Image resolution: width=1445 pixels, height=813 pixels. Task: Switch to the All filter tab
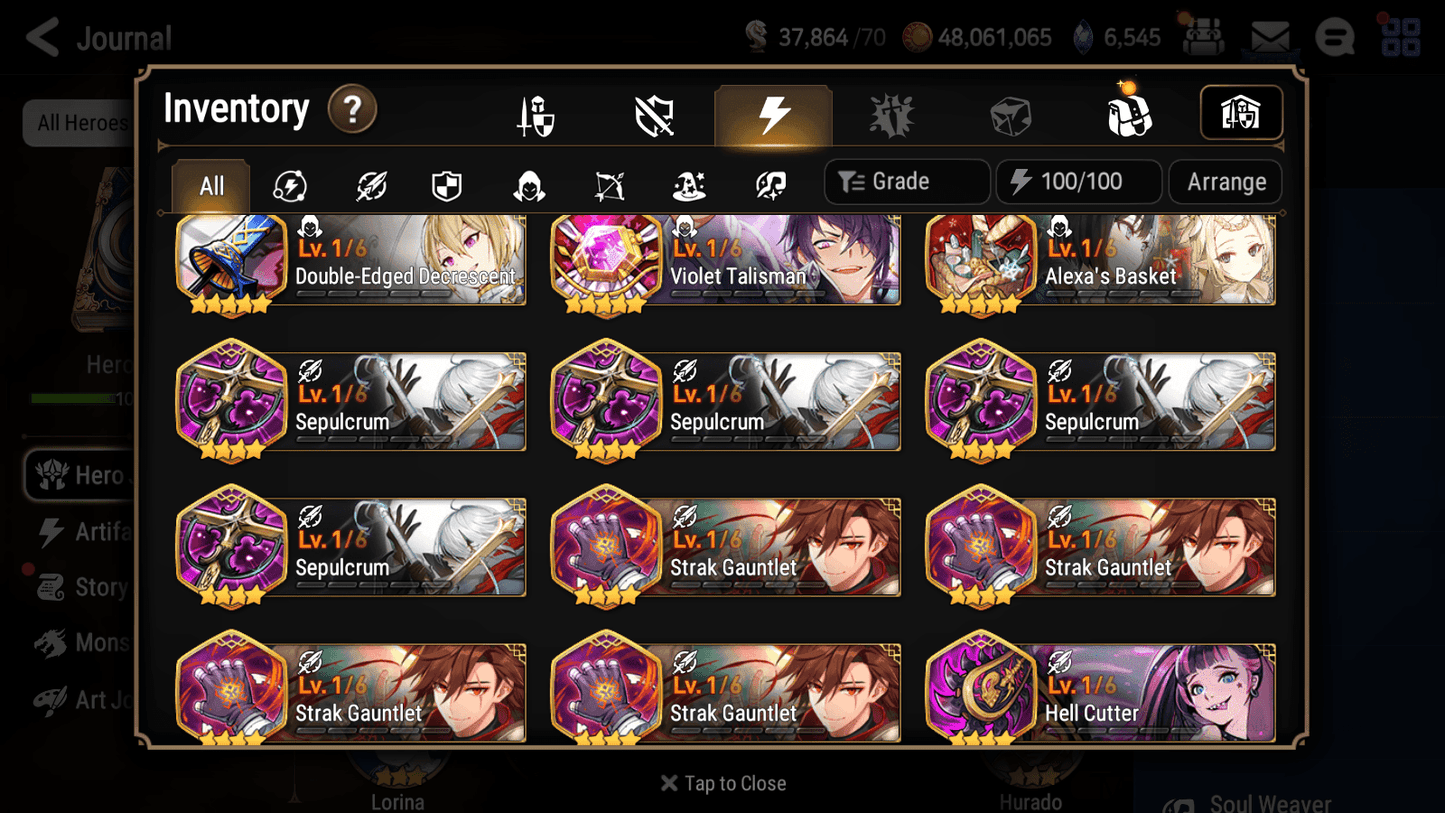(x=209, y=184)
